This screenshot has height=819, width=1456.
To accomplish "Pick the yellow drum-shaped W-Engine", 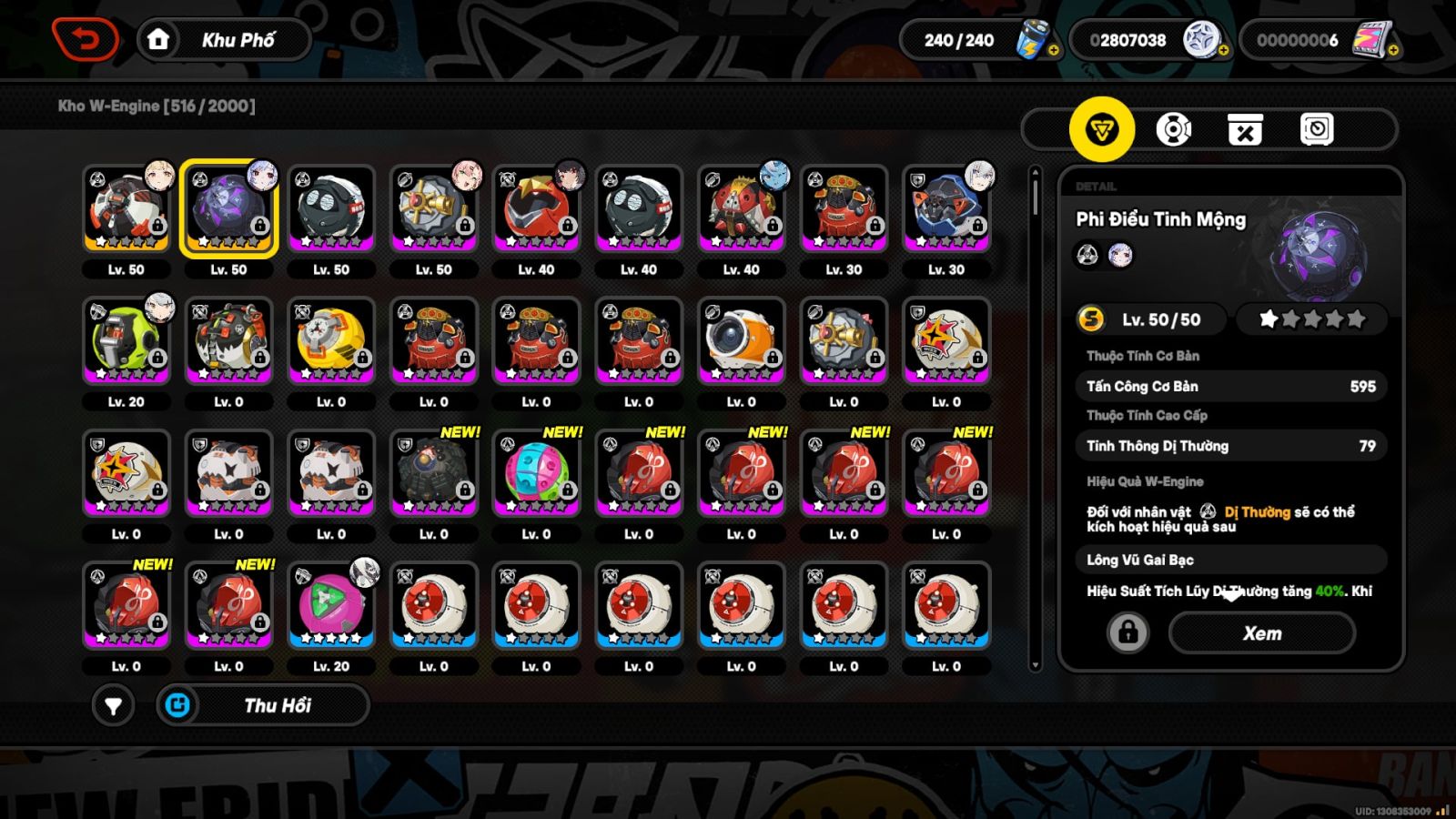I will pos(331,340).
